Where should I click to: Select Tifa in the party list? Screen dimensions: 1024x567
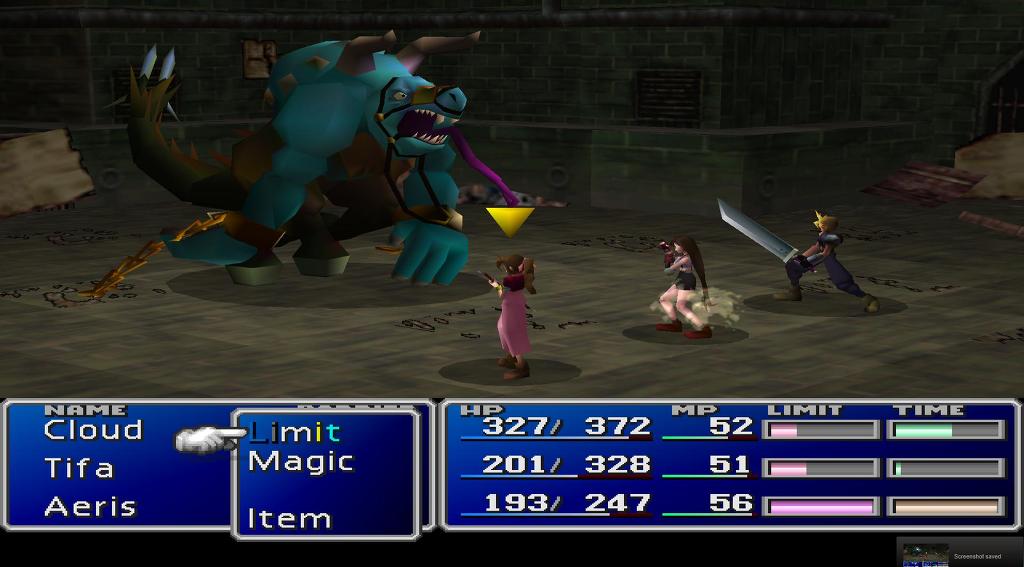[80, 468]
